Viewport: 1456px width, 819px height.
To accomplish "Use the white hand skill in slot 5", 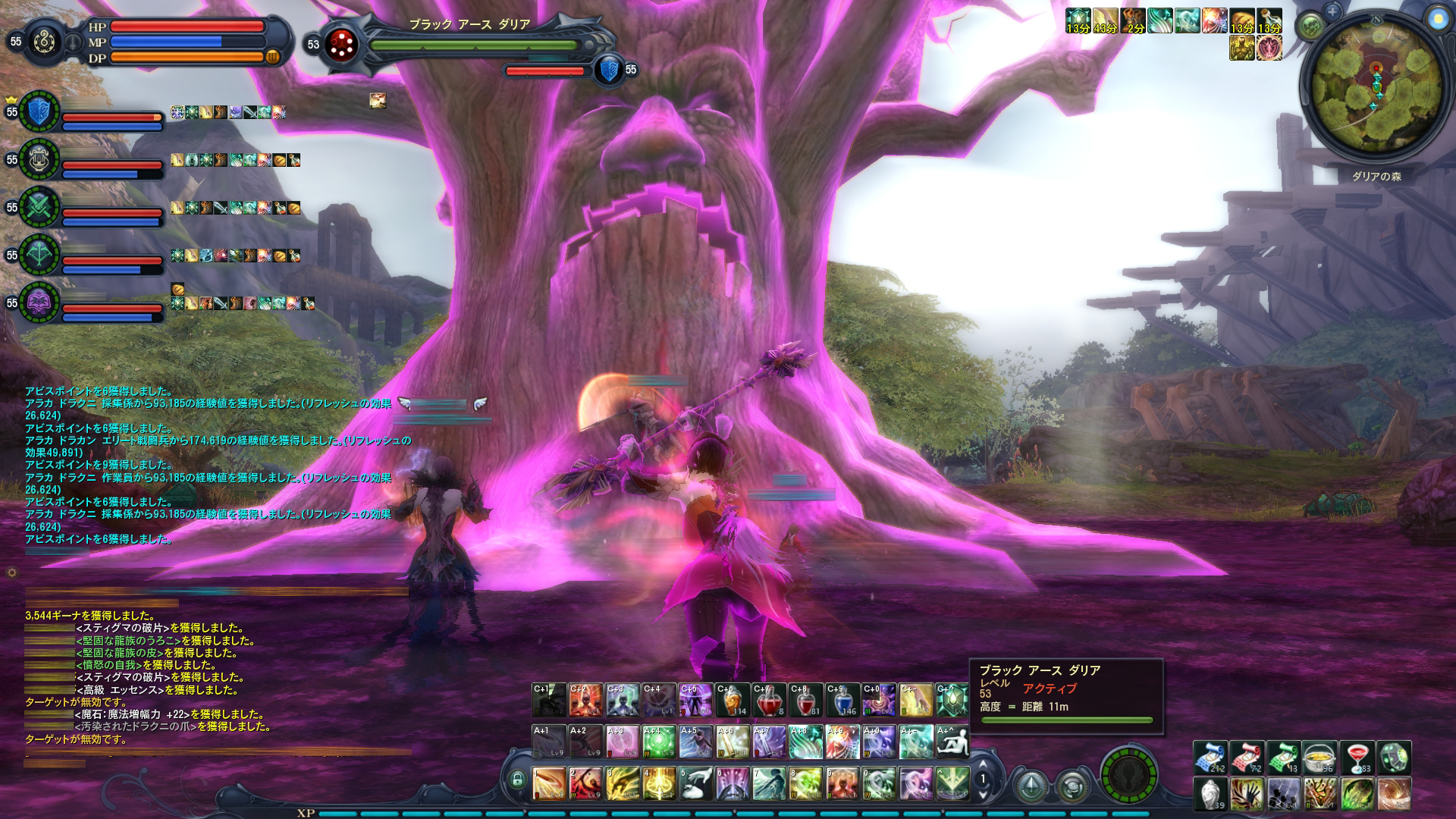I will [x=695, y=783].
